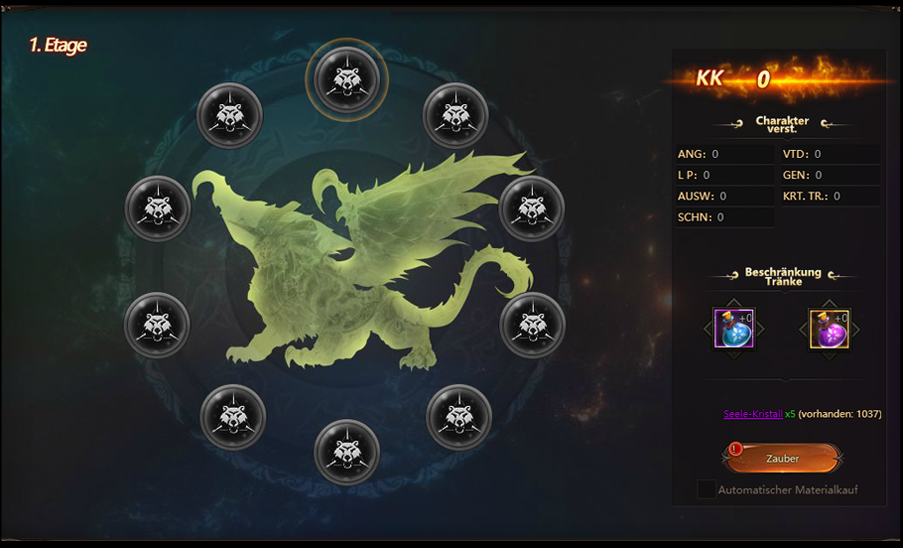Select the purple potion slot

[829, 329]
